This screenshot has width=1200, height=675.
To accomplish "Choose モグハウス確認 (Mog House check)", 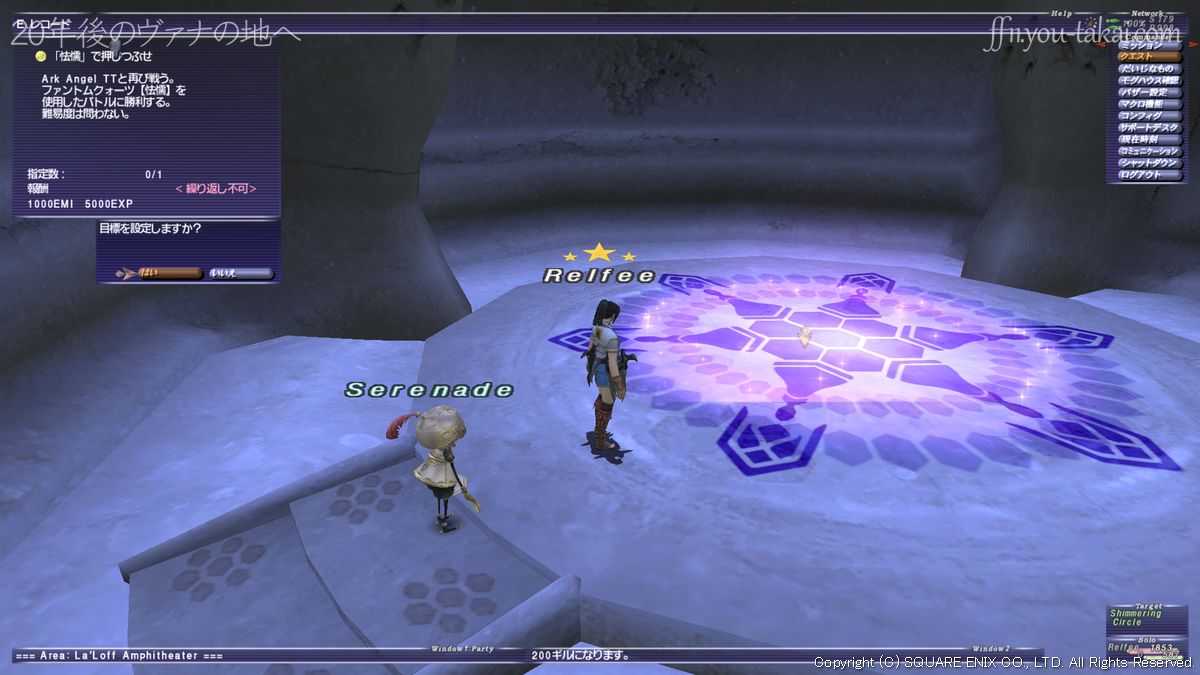I will 1147,80.
